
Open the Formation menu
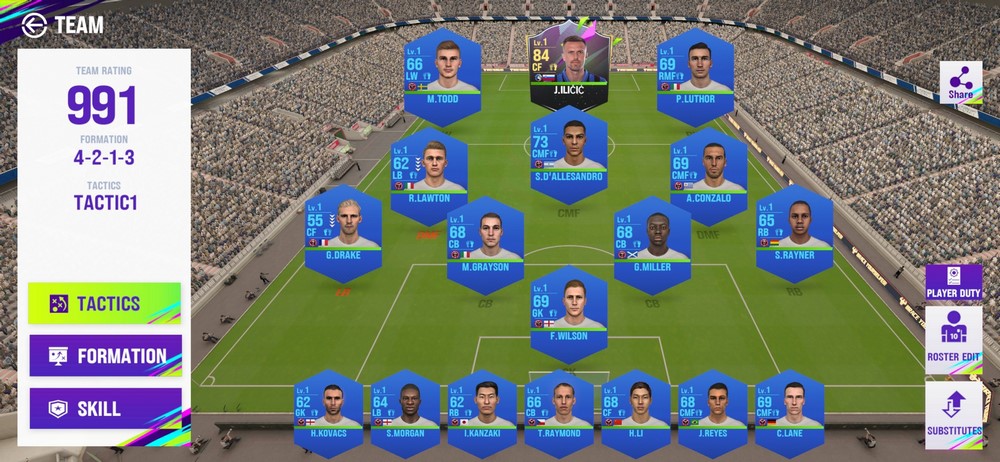(105, 356)
